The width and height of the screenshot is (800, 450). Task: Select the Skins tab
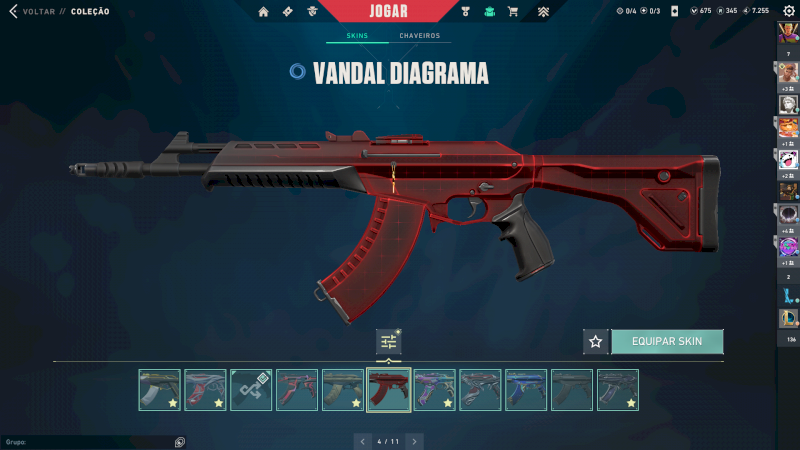(x=357, y=36)
